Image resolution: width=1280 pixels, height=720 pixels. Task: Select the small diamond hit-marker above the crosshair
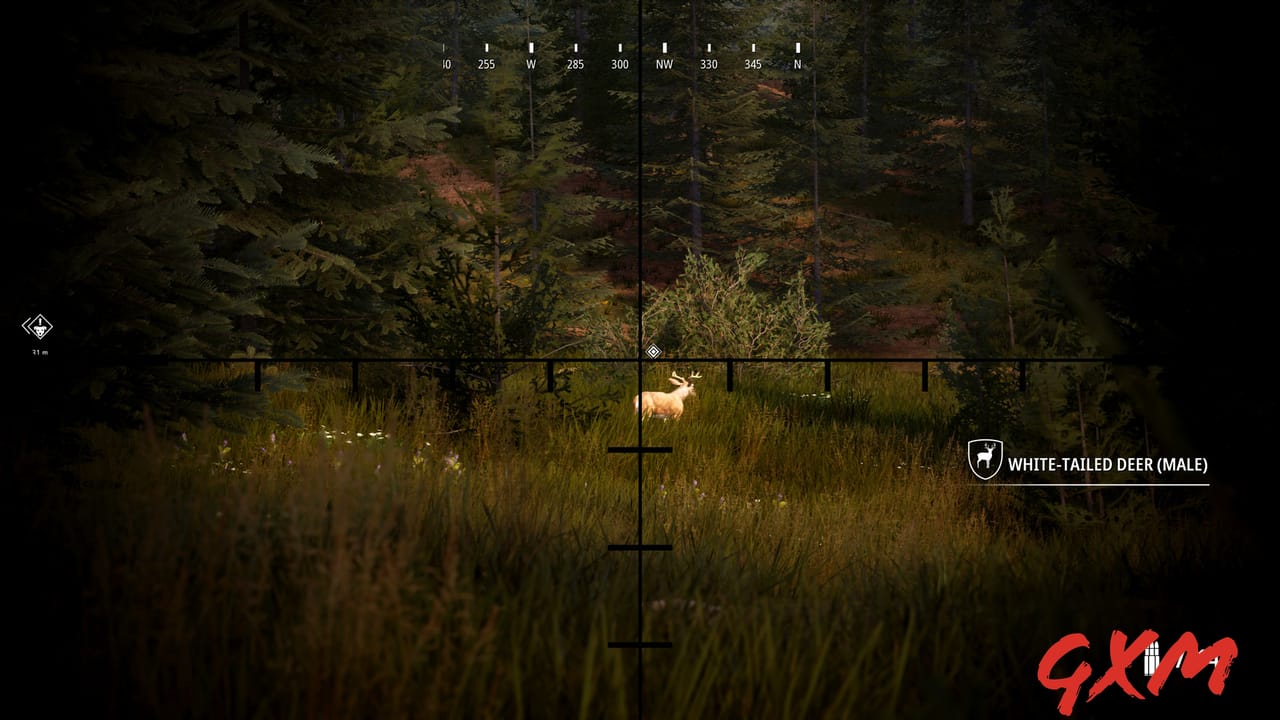653,351
